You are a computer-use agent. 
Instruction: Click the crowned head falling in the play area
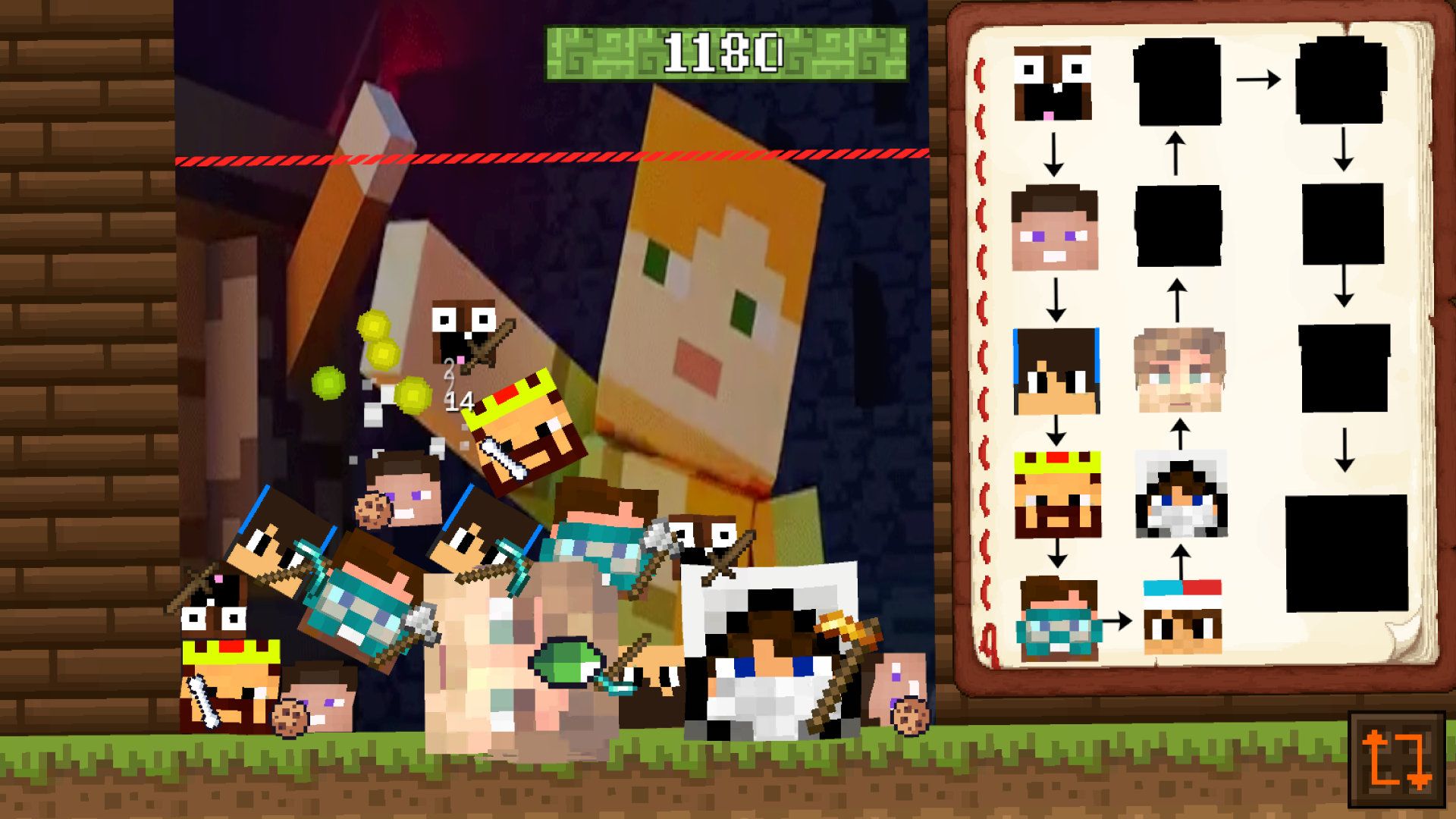tap(523, 425)
